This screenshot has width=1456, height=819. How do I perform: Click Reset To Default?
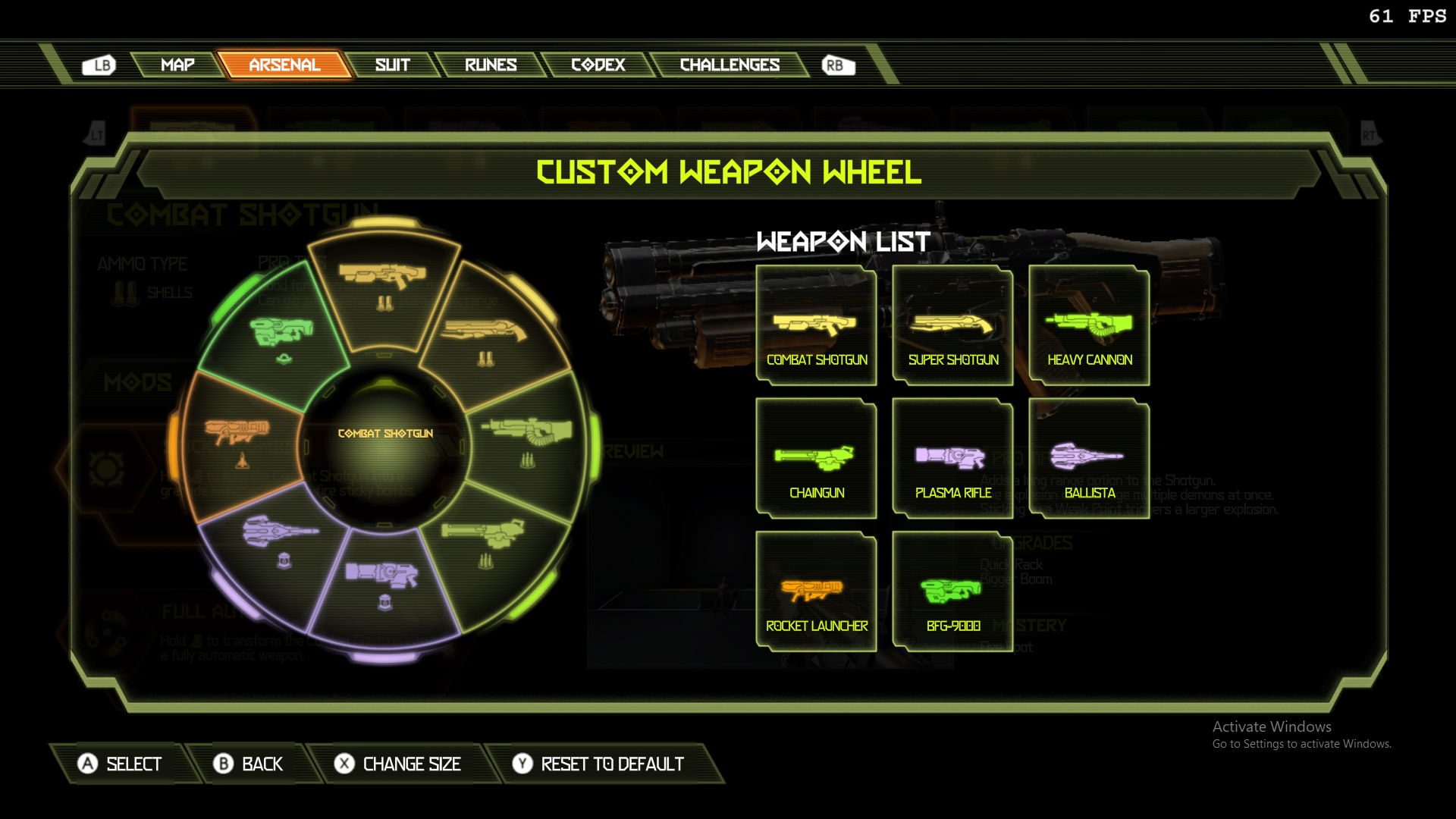pos(598,764)
